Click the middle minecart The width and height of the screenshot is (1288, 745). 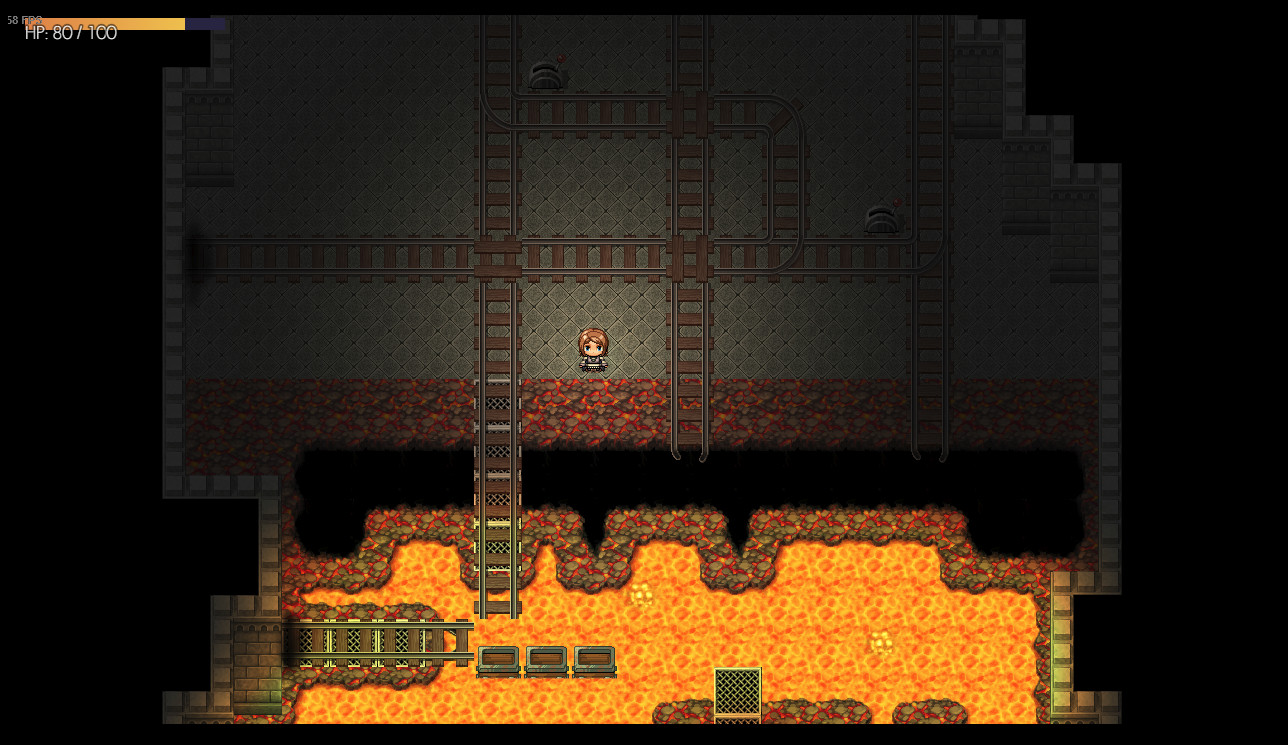tap(548, 661)
